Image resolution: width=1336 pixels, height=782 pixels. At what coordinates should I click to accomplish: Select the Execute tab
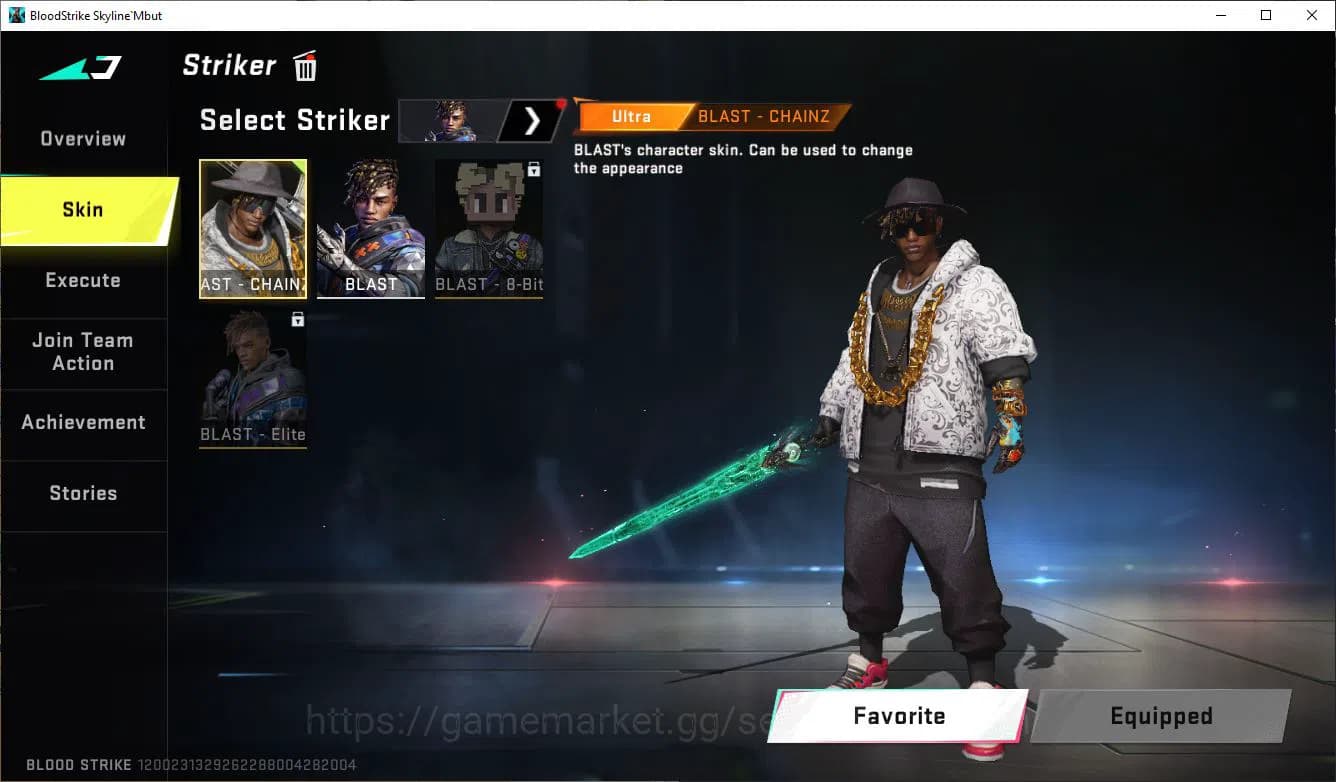tap(81, 280)
